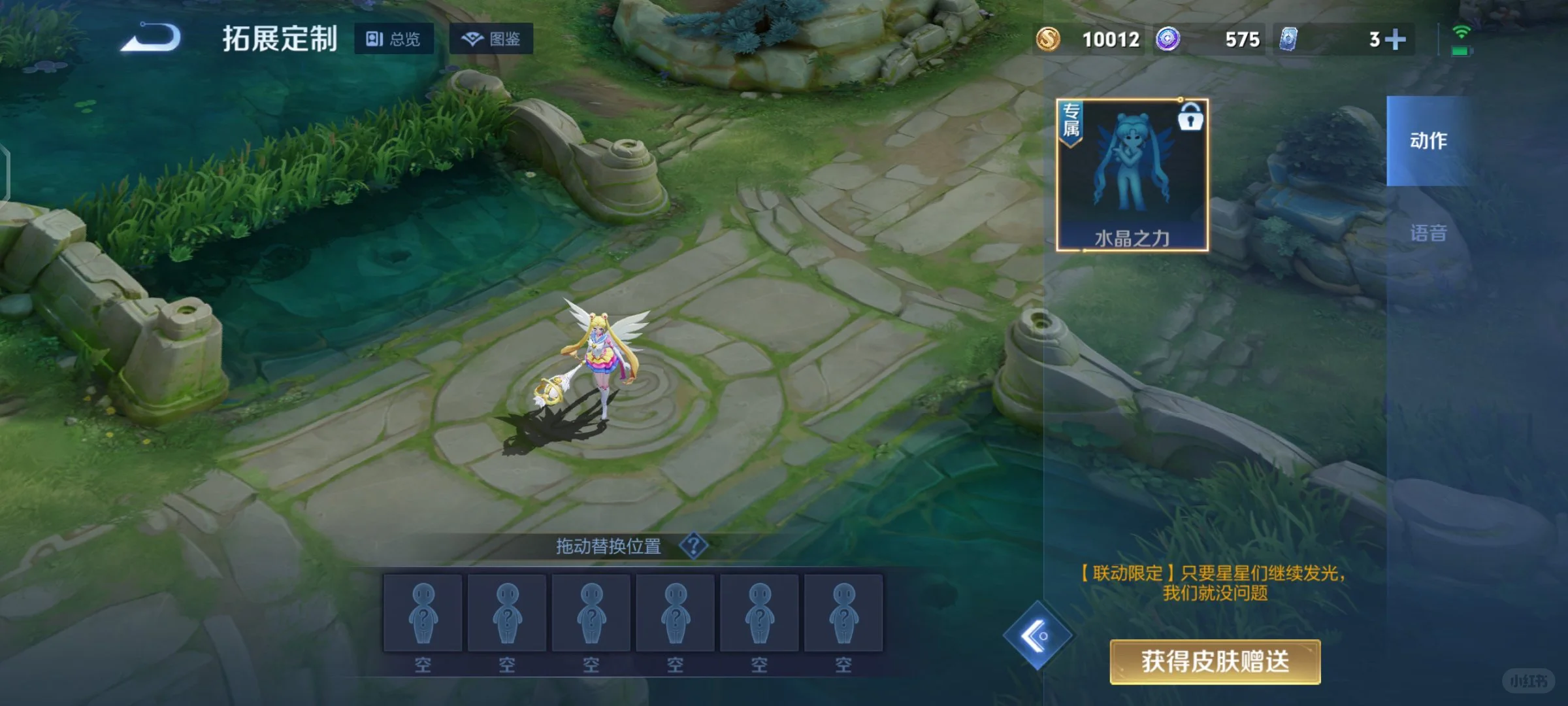The image size is (1568, 706).
Task: Open the 图鉴 gallery
Action: [x=491, y=39]
